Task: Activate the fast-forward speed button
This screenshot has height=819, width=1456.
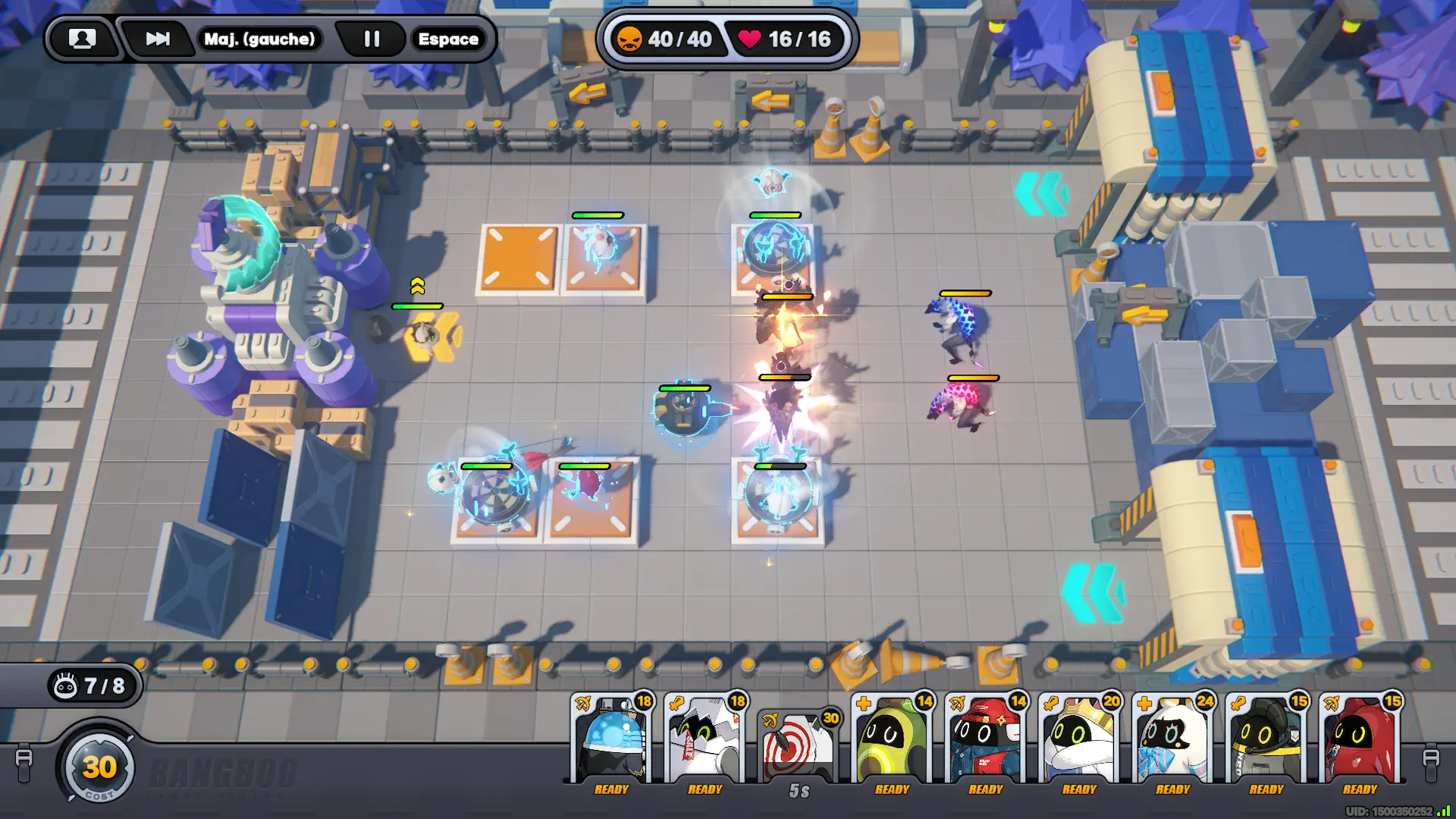Action: click(x=158, y=39)
